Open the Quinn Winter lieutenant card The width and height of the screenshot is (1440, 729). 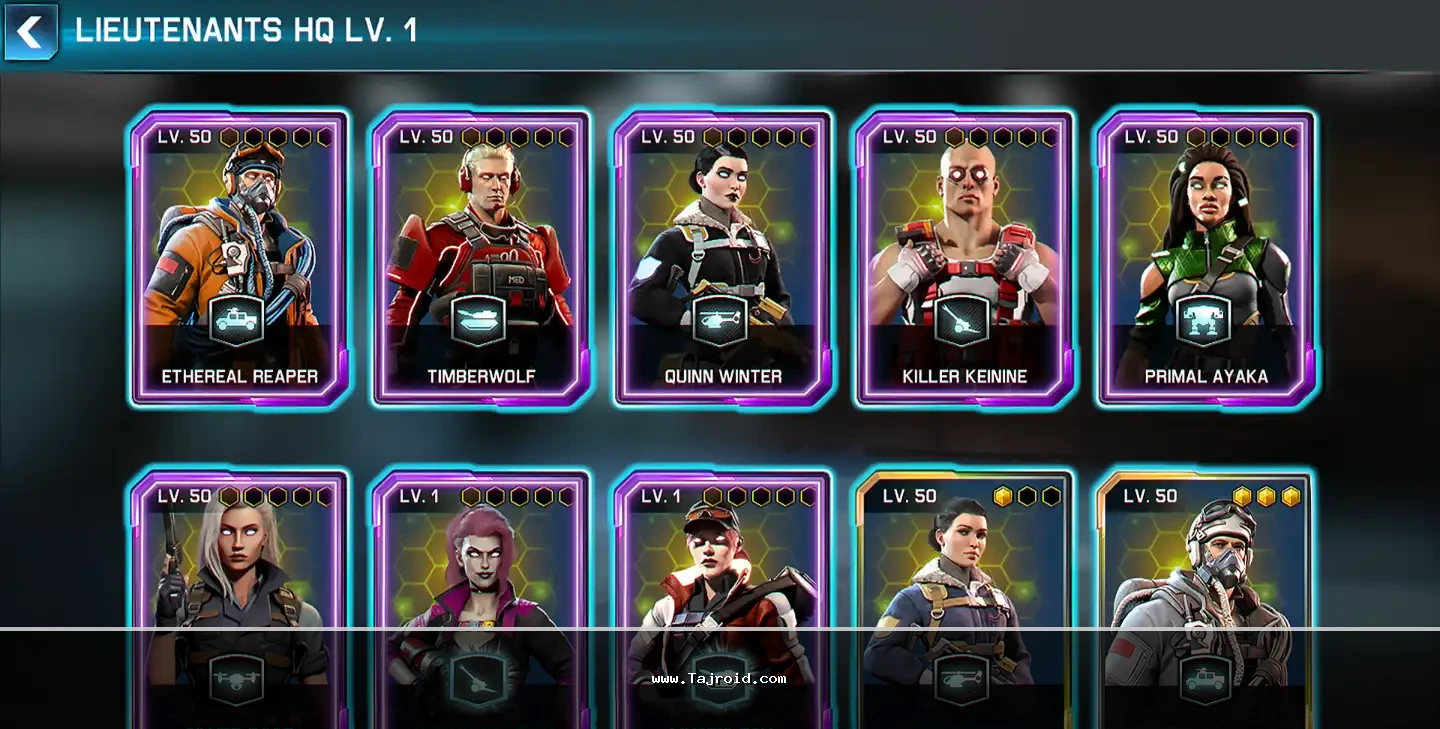click(723, 258)
